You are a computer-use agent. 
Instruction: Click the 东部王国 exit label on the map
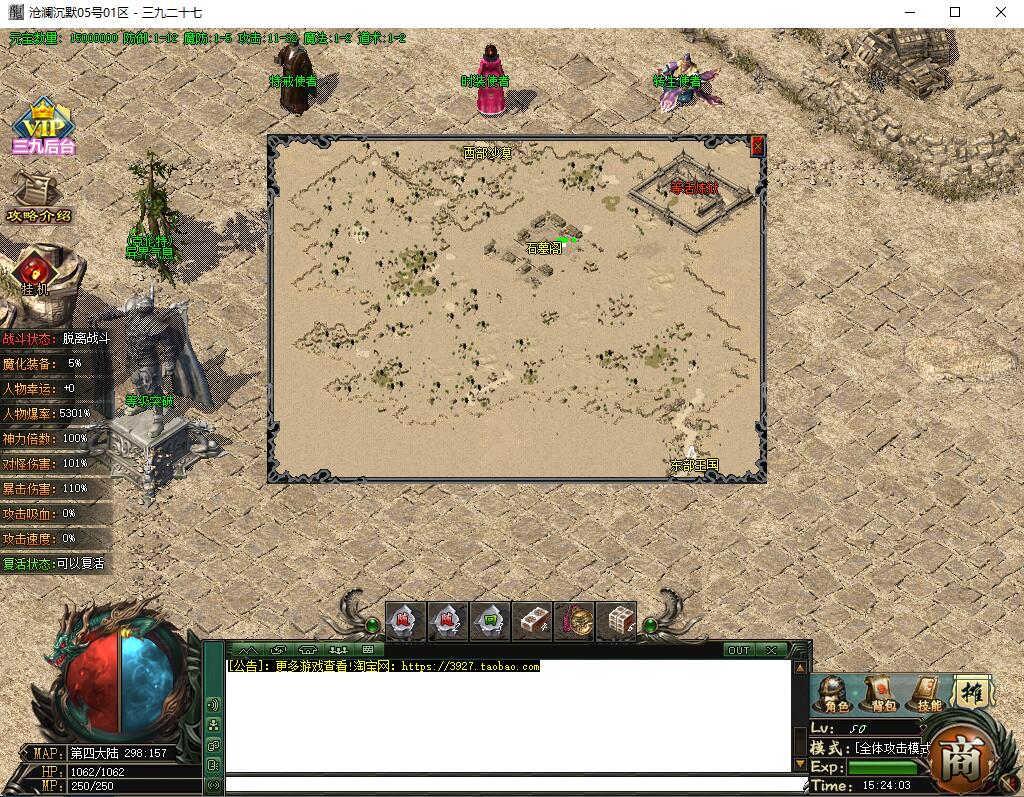tap(694, 465)
